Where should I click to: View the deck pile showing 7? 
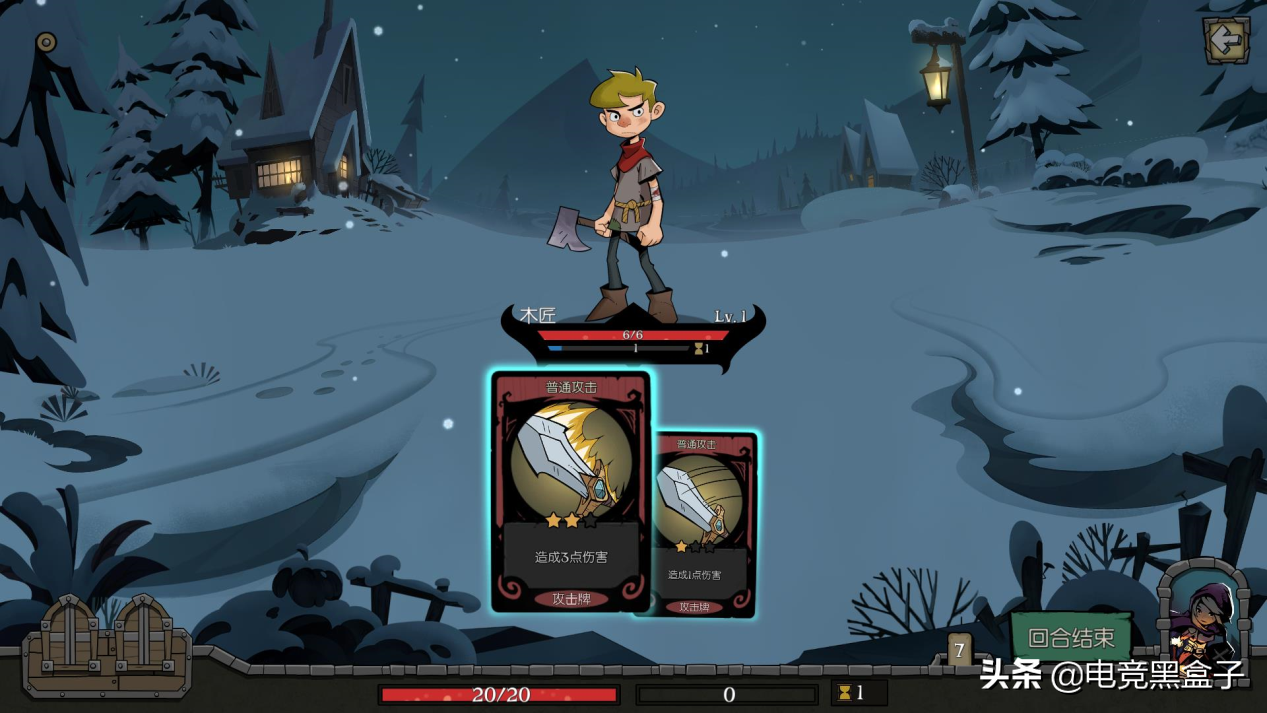(959, 651)
